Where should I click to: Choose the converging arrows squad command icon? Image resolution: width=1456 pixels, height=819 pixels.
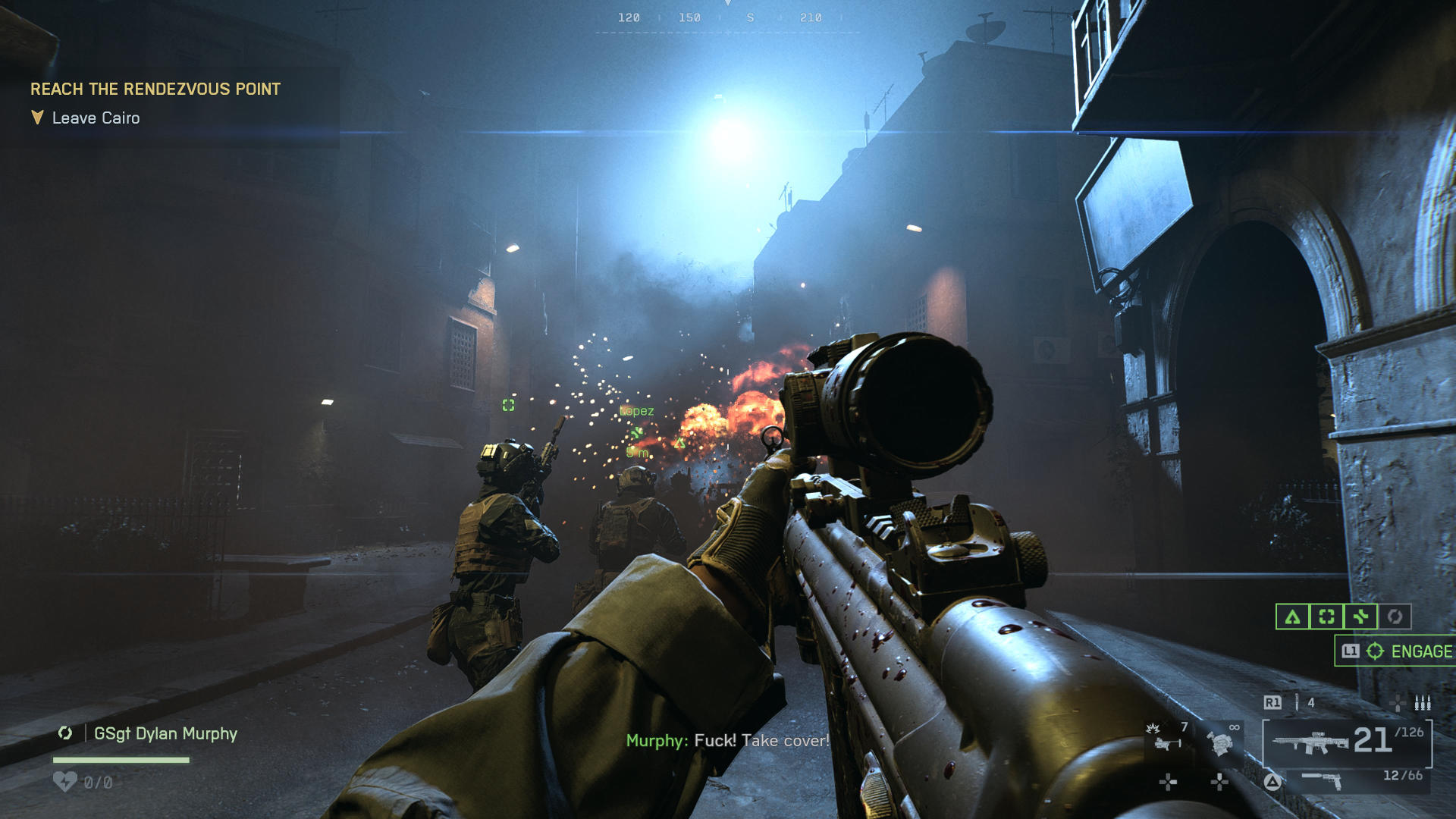click(1360, 617)
